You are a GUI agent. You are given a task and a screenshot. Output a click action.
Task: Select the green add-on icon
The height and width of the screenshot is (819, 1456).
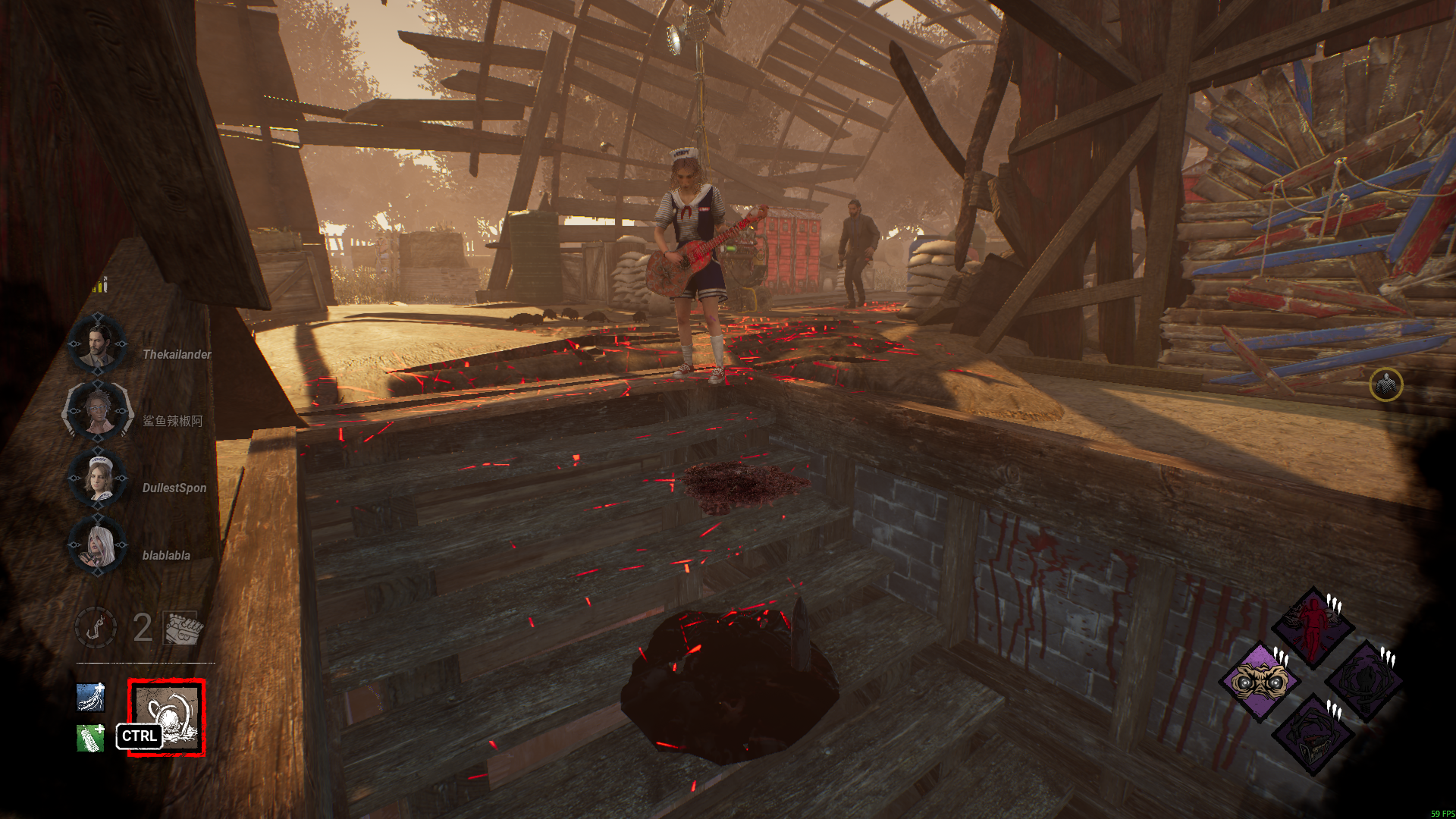point(91,738)
